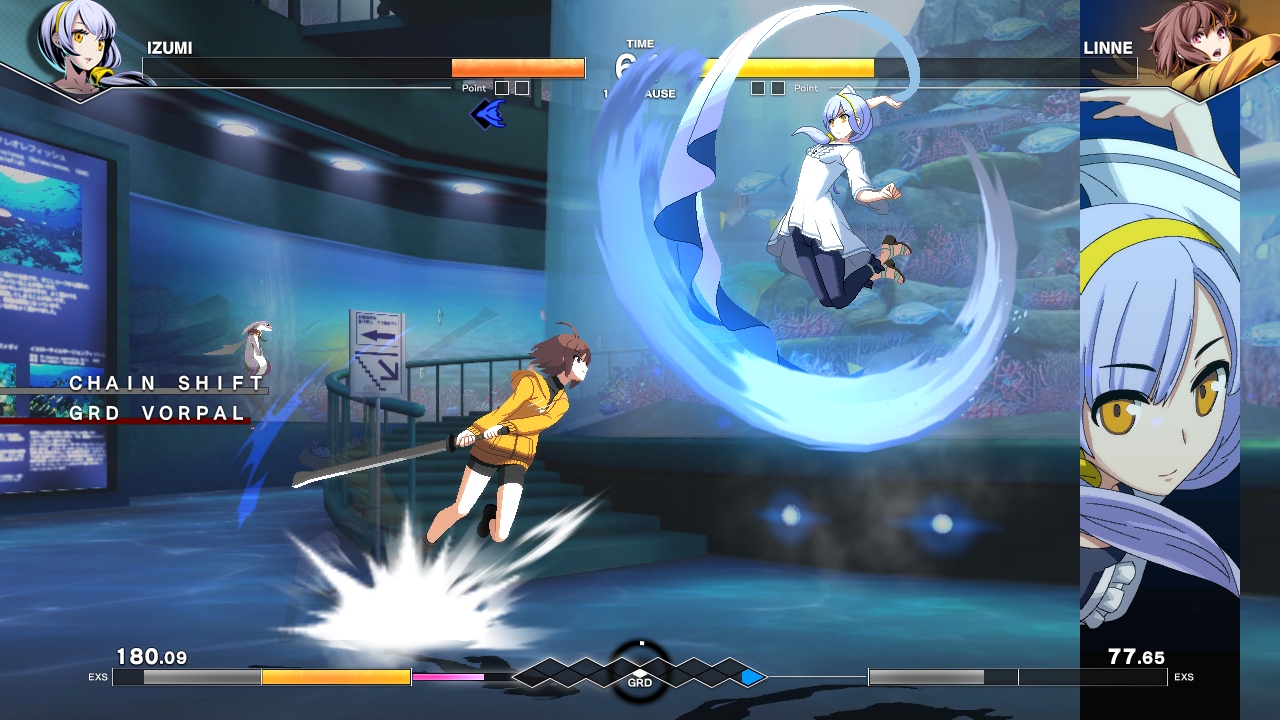Select the blue fish arrow indicator
The width and height of the screenshot is (1280, 720).
point(487,112)
